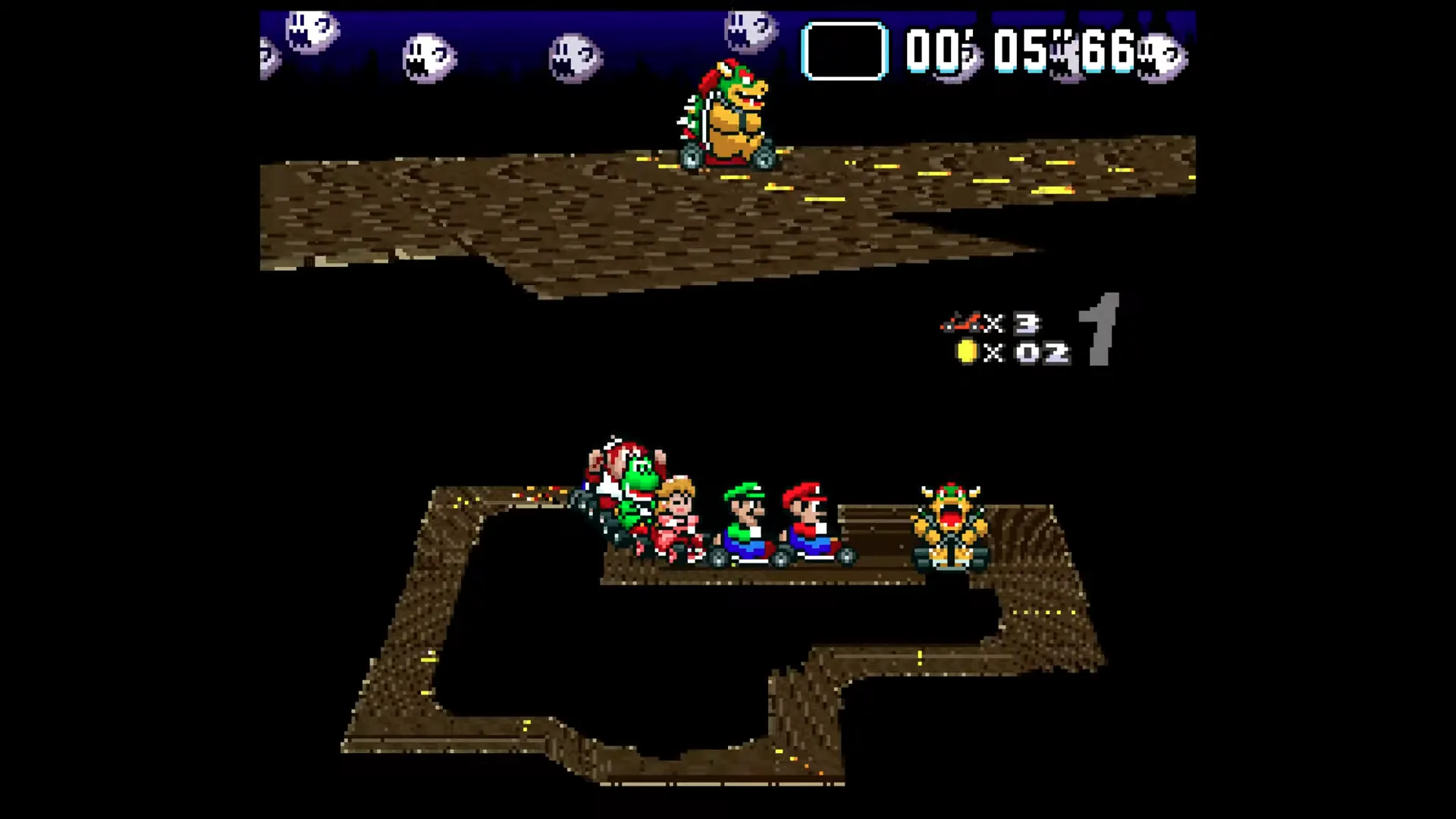Select the red kart icon in the HUD

(x=963, y=322)
